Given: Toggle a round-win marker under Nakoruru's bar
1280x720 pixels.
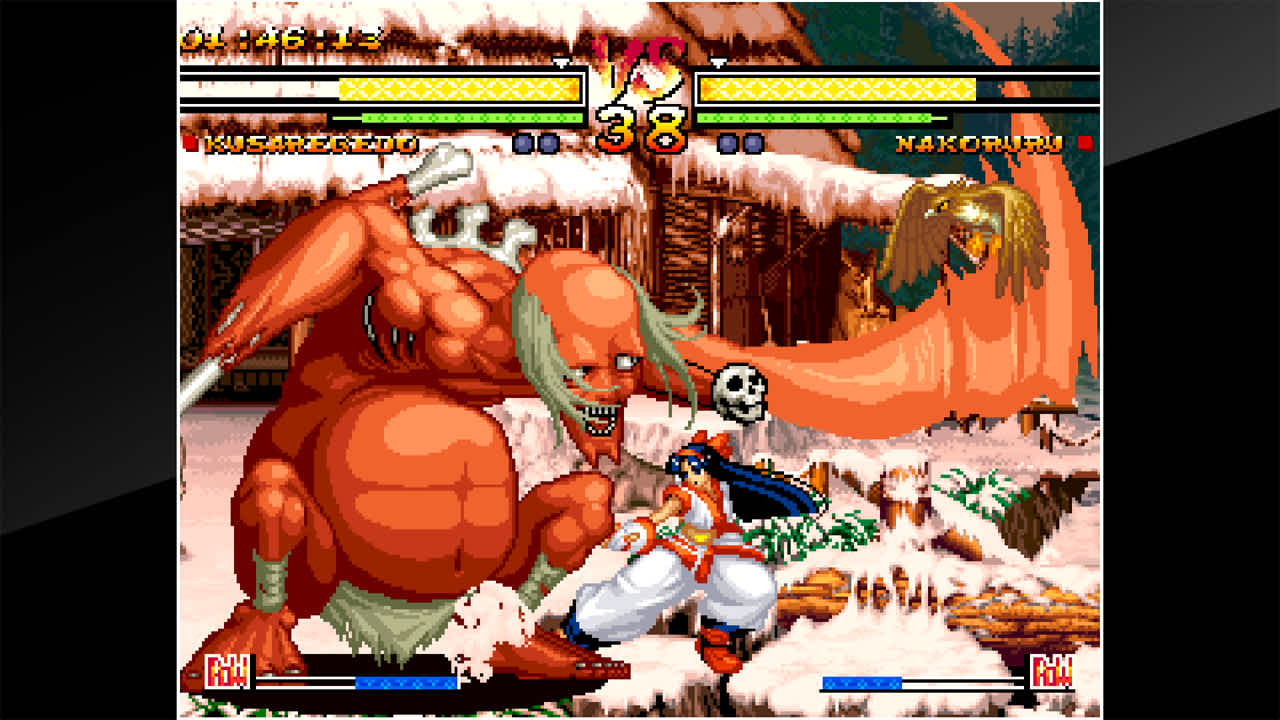Looking at the screenshot, I should click(727, 142).
